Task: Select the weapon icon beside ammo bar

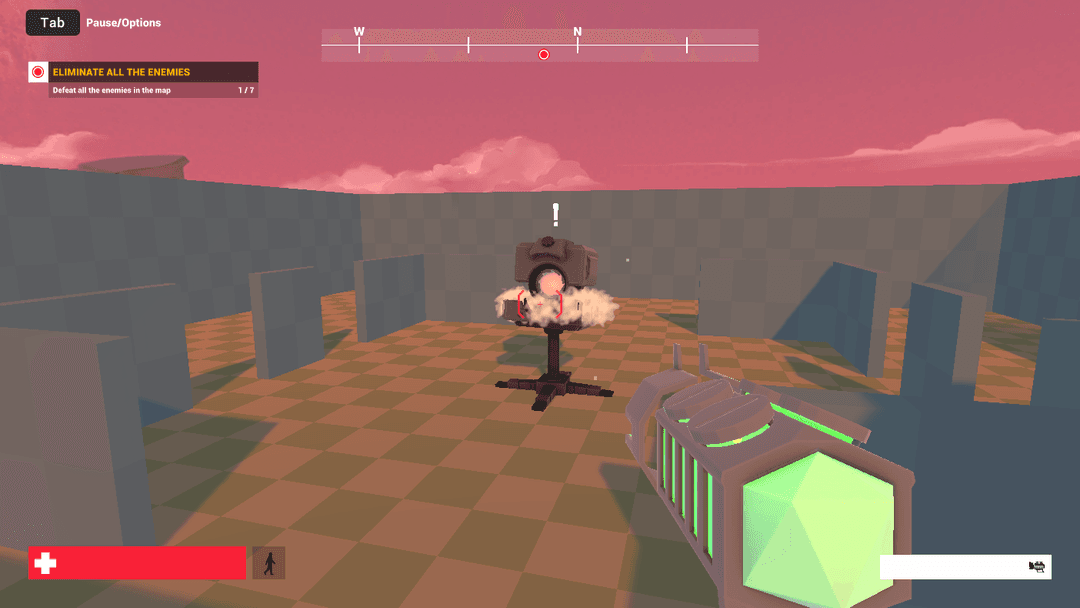Action: click(1037, 567)
